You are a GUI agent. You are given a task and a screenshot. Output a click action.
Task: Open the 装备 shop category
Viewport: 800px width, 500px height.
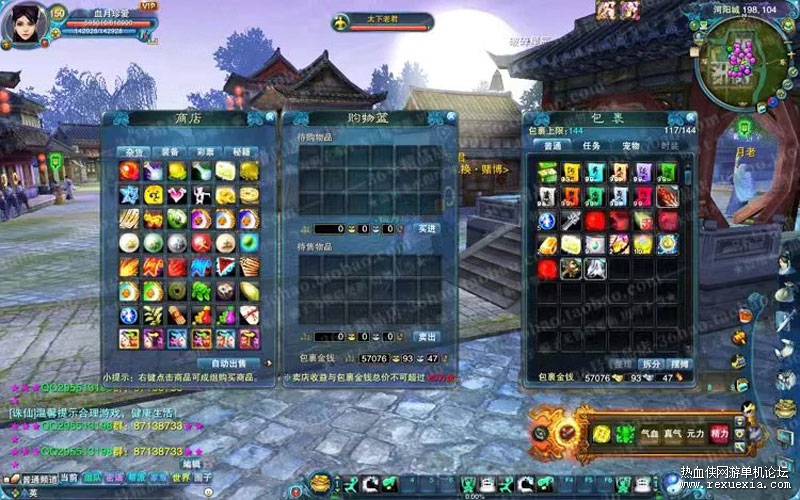pos(169,151)
